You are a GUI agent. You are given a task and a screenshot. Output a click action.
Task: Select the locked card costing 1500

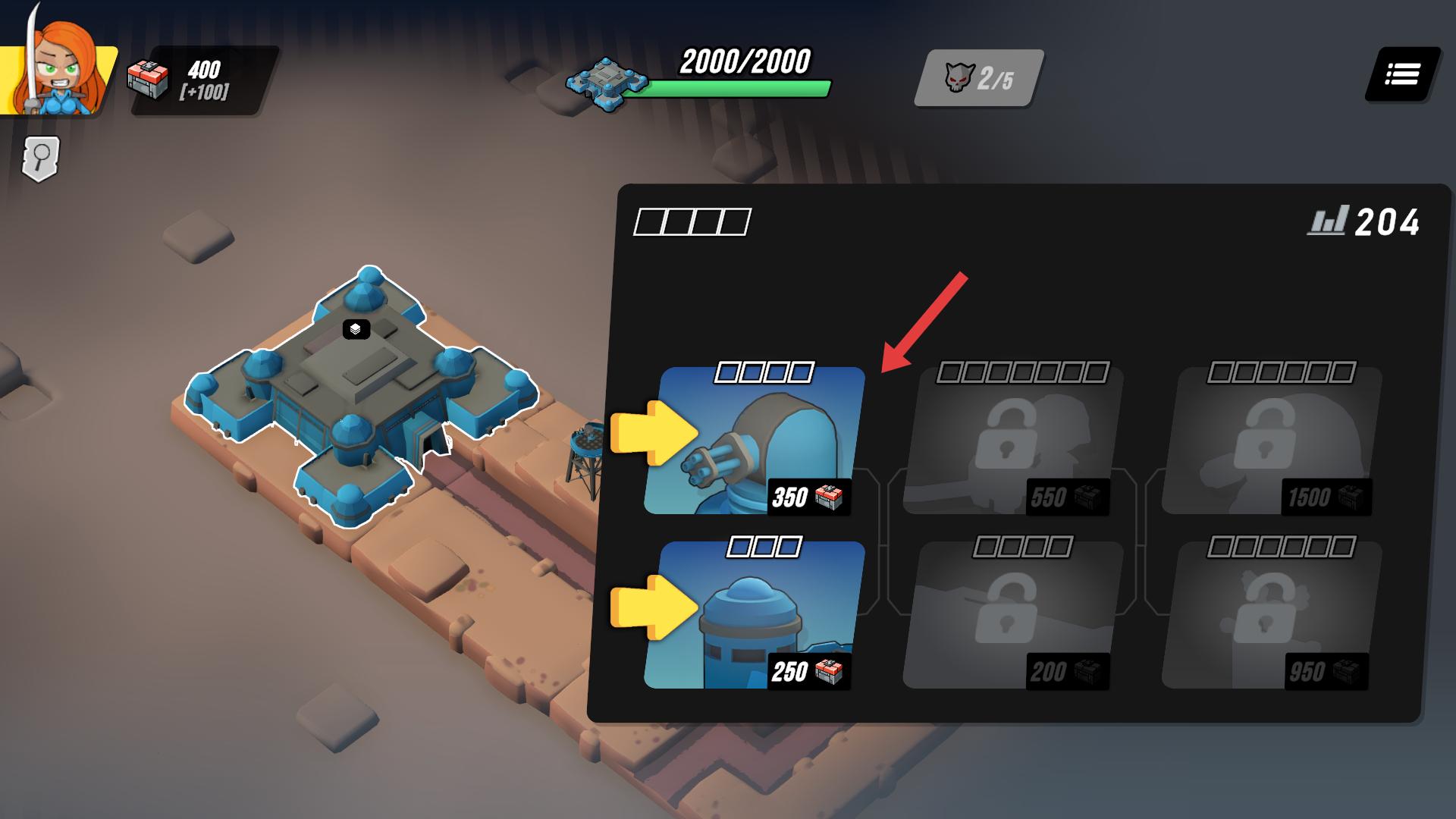[x=1272, y=441]
